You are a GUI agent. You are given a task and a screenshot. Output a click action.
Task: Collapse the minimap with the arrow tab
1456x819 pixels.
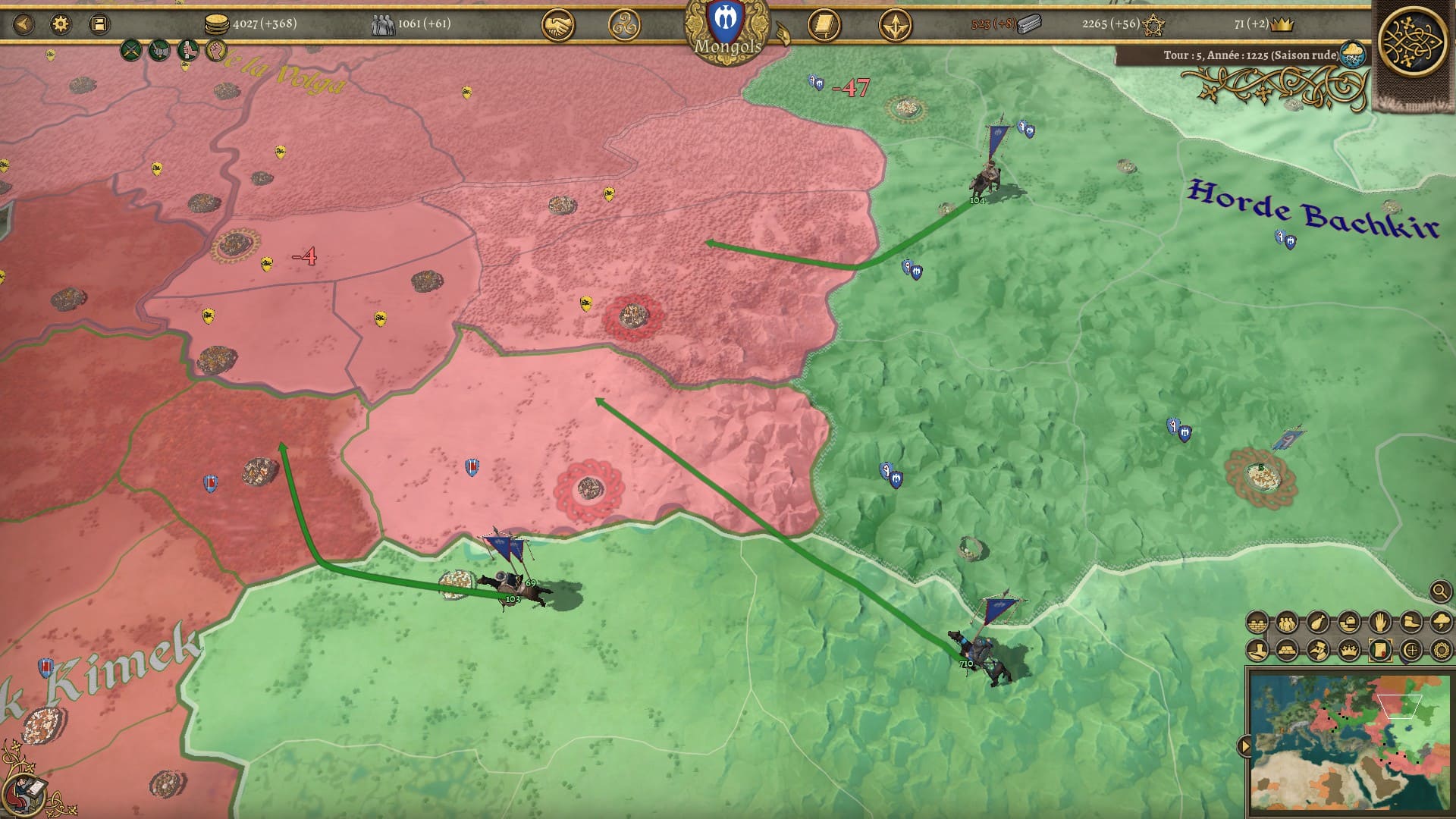(1244, 746)
